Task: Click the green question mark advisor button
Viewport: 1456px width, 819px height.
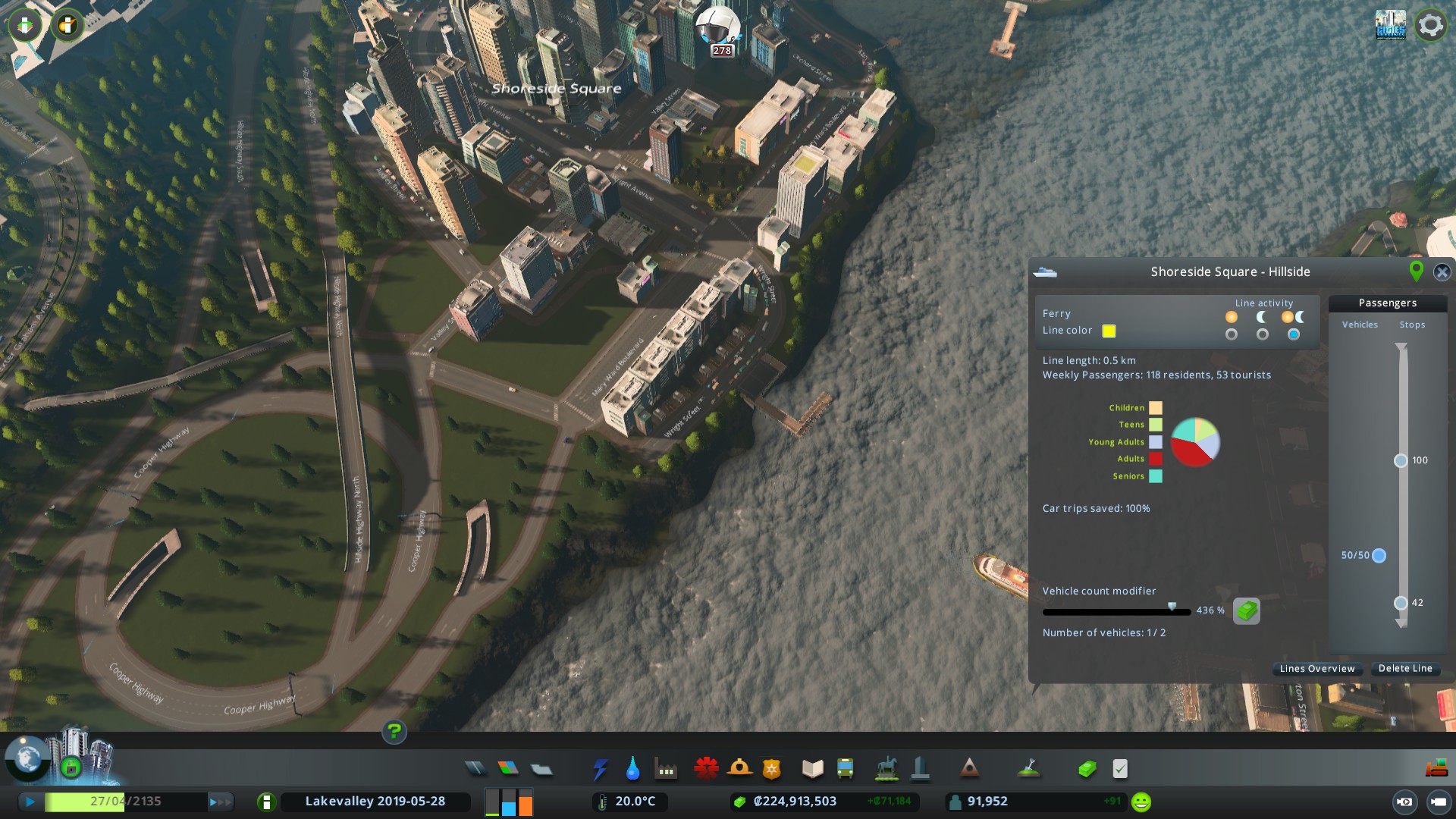Action: (394, 732)
